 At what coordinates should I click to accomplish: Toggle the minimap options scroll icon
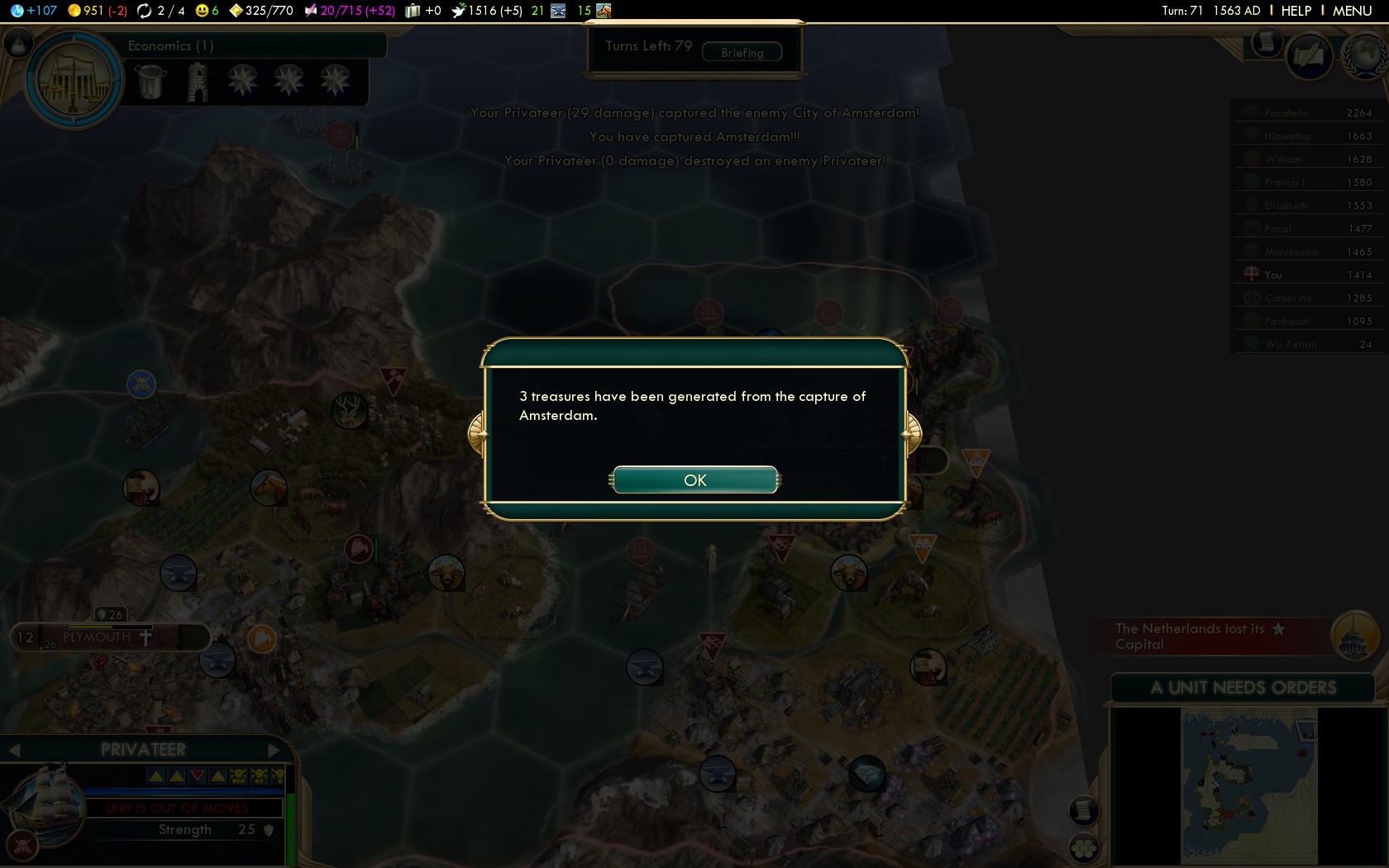1083,811
